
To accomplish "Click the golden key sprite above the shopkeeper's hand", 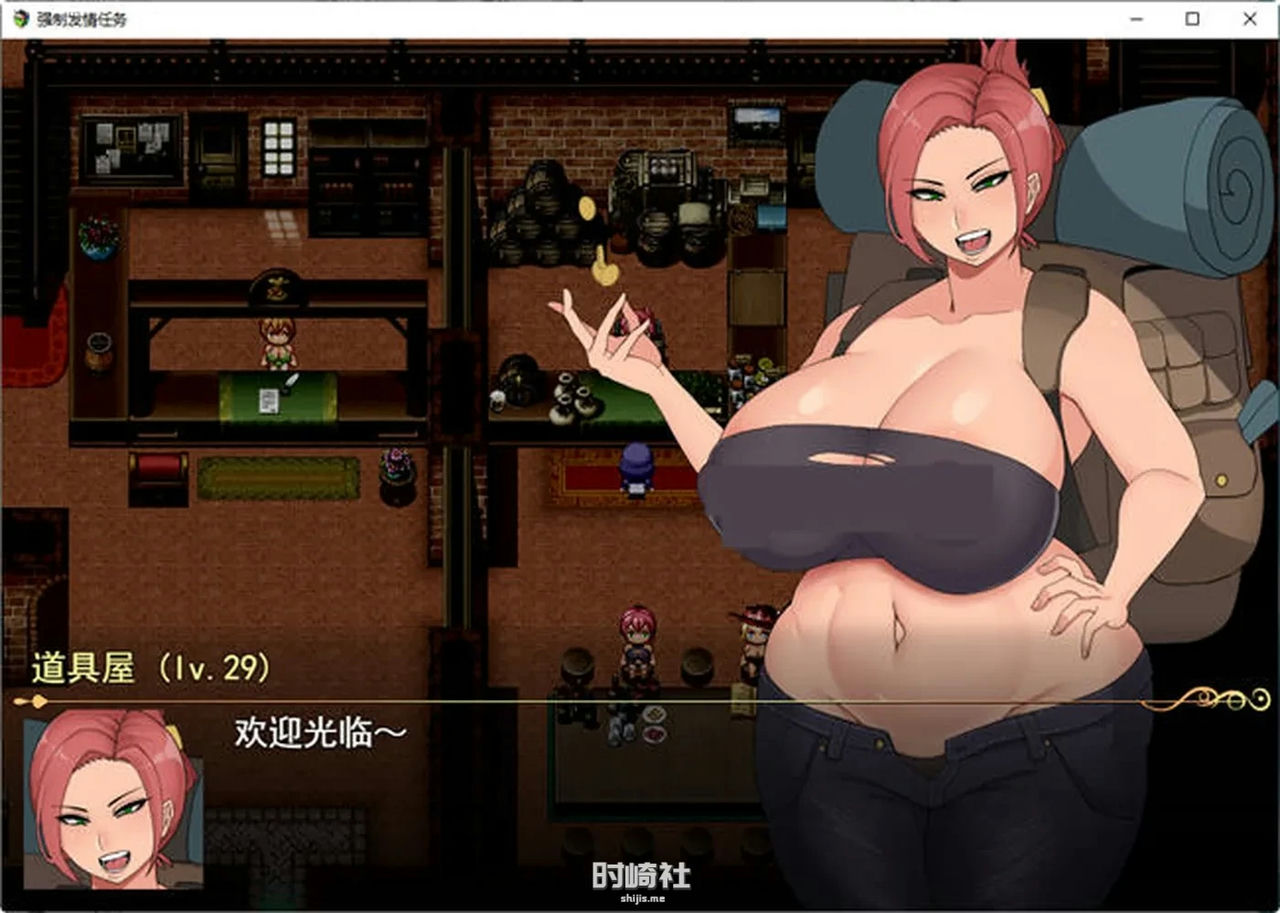I will (x=605, y=273).
